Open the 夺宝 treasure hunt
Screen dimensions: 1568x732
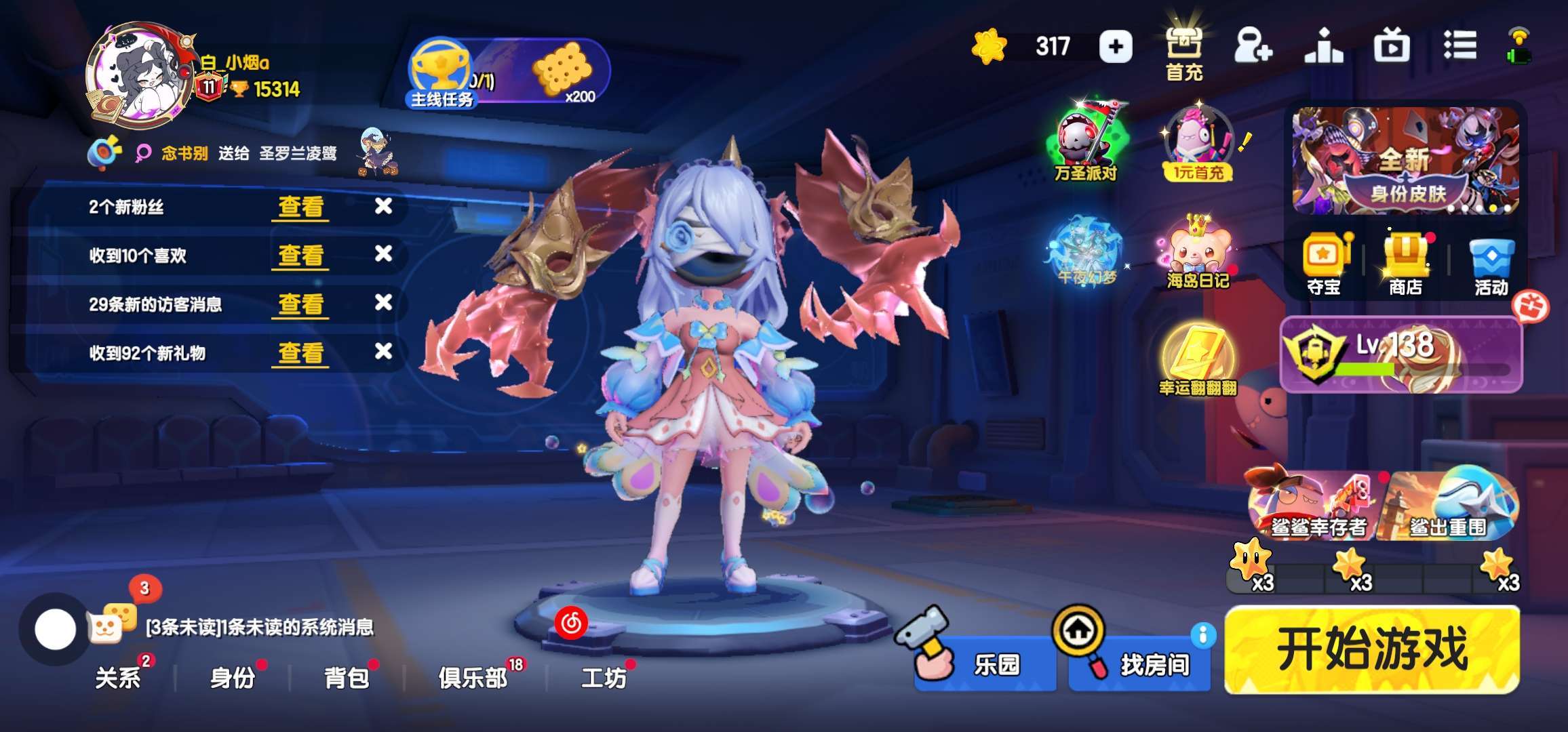pos(1324,264)
